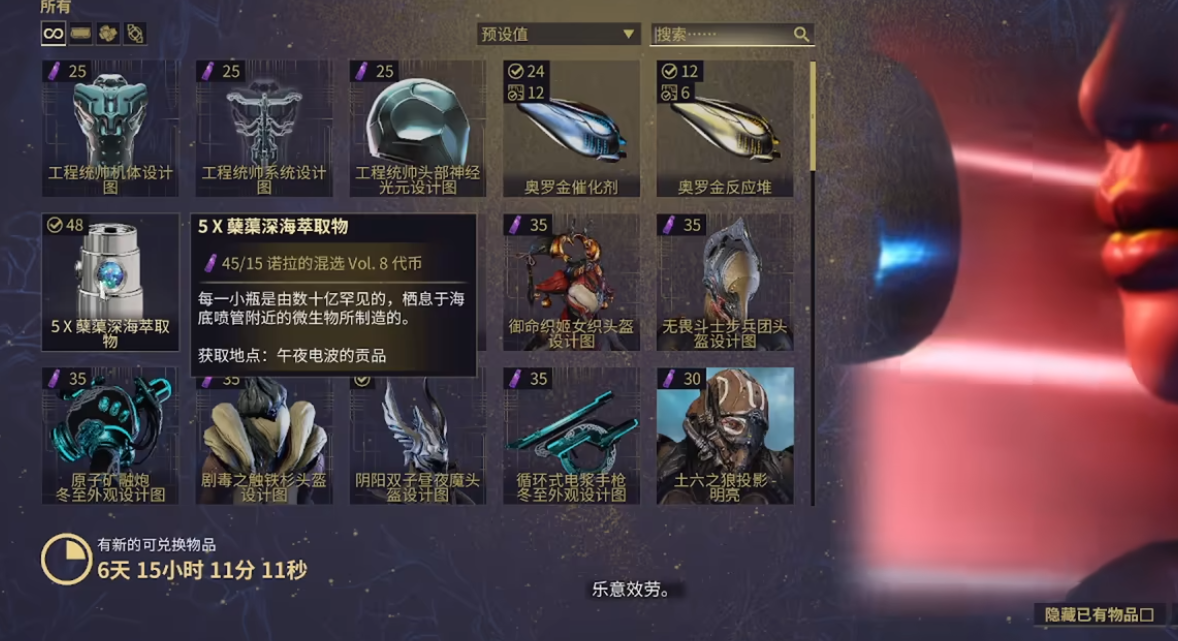1178x641 pixels.
Task: Pick the 5 X 蕖蕖深海萃取物 canister tile
Action: coord(111,281)
